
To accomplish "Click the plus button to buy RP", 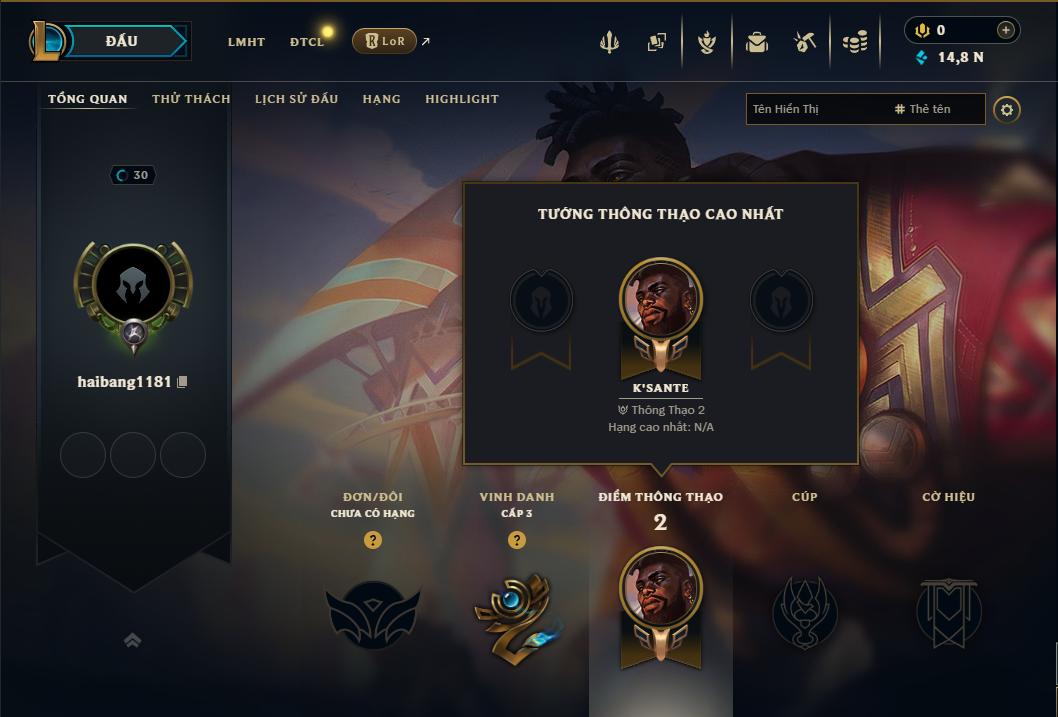I will (x=1006, y=30).
